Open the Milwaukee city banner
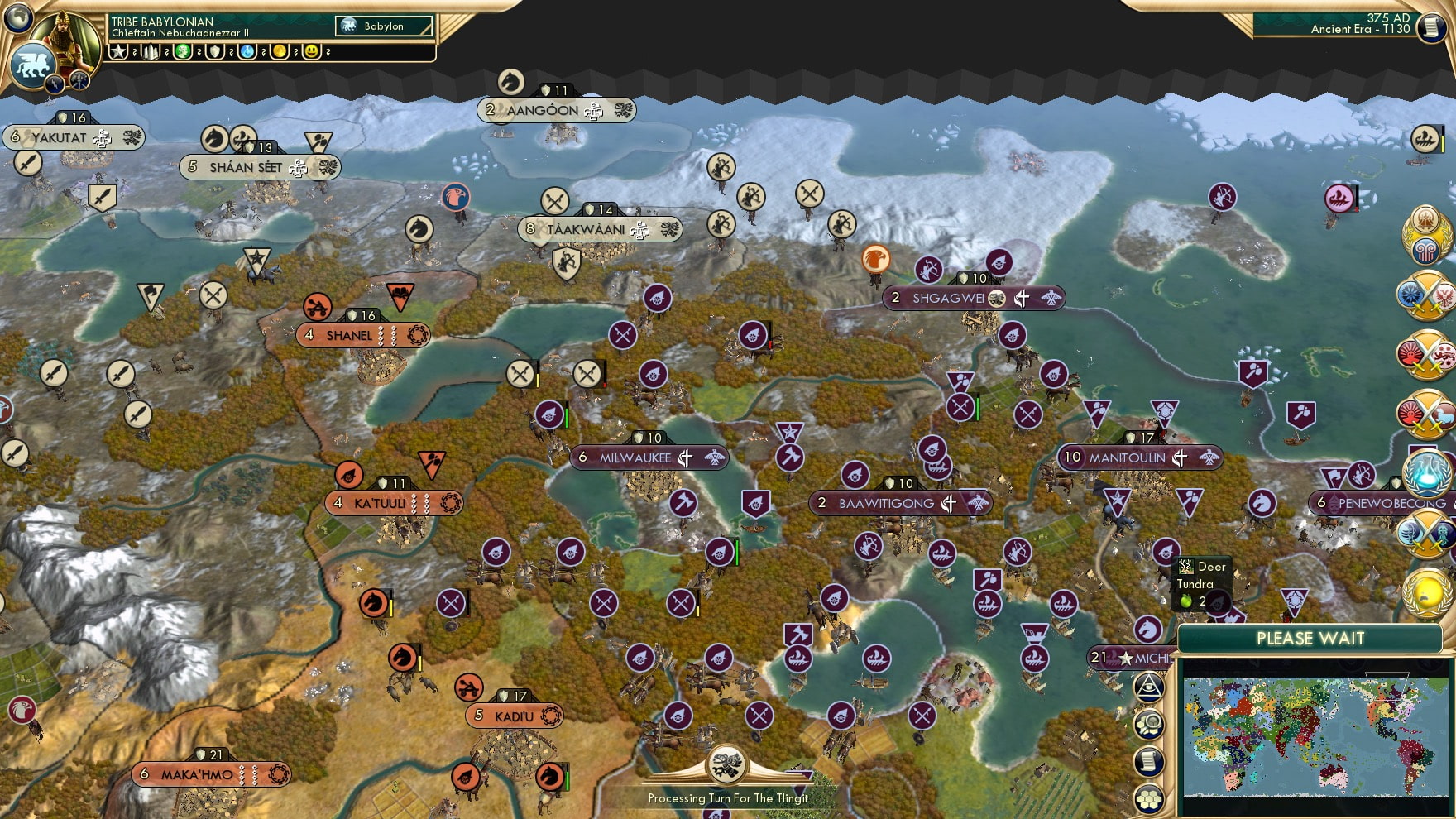Viewport: 1456px width, 819px height. [648, 455]
